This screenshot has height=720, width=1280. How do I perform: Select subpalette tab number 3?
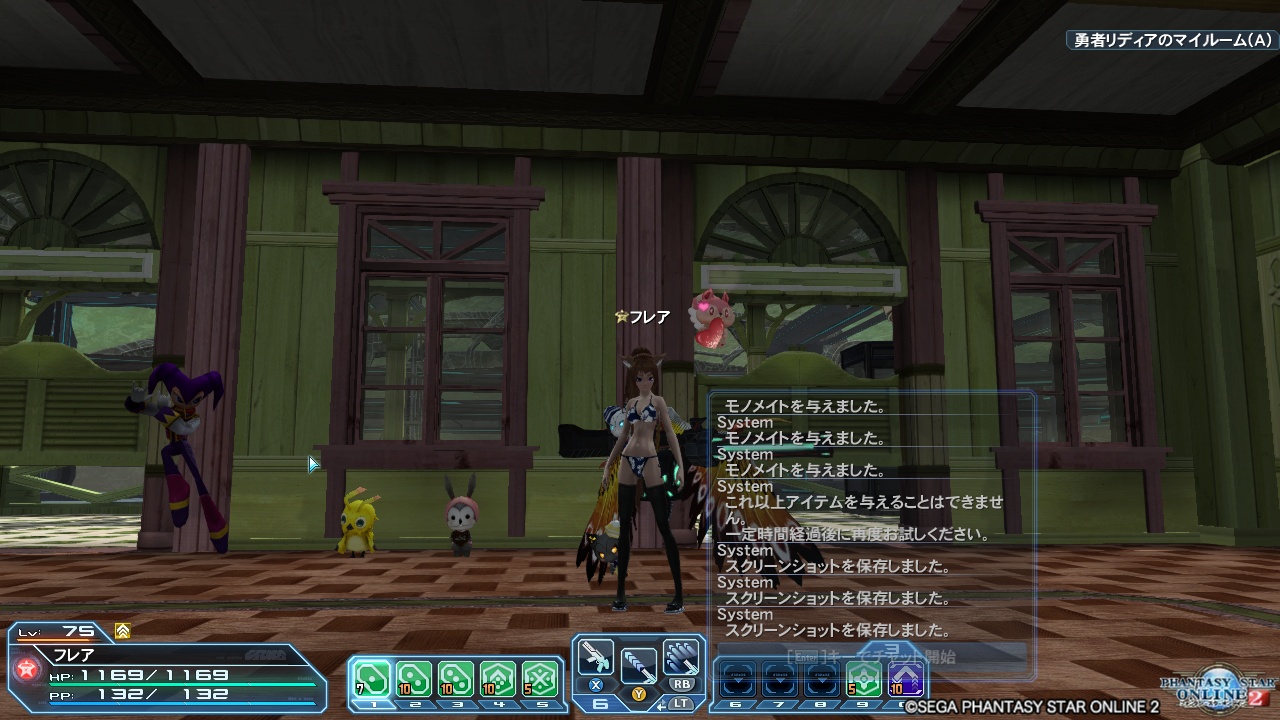tap(455, 703)
